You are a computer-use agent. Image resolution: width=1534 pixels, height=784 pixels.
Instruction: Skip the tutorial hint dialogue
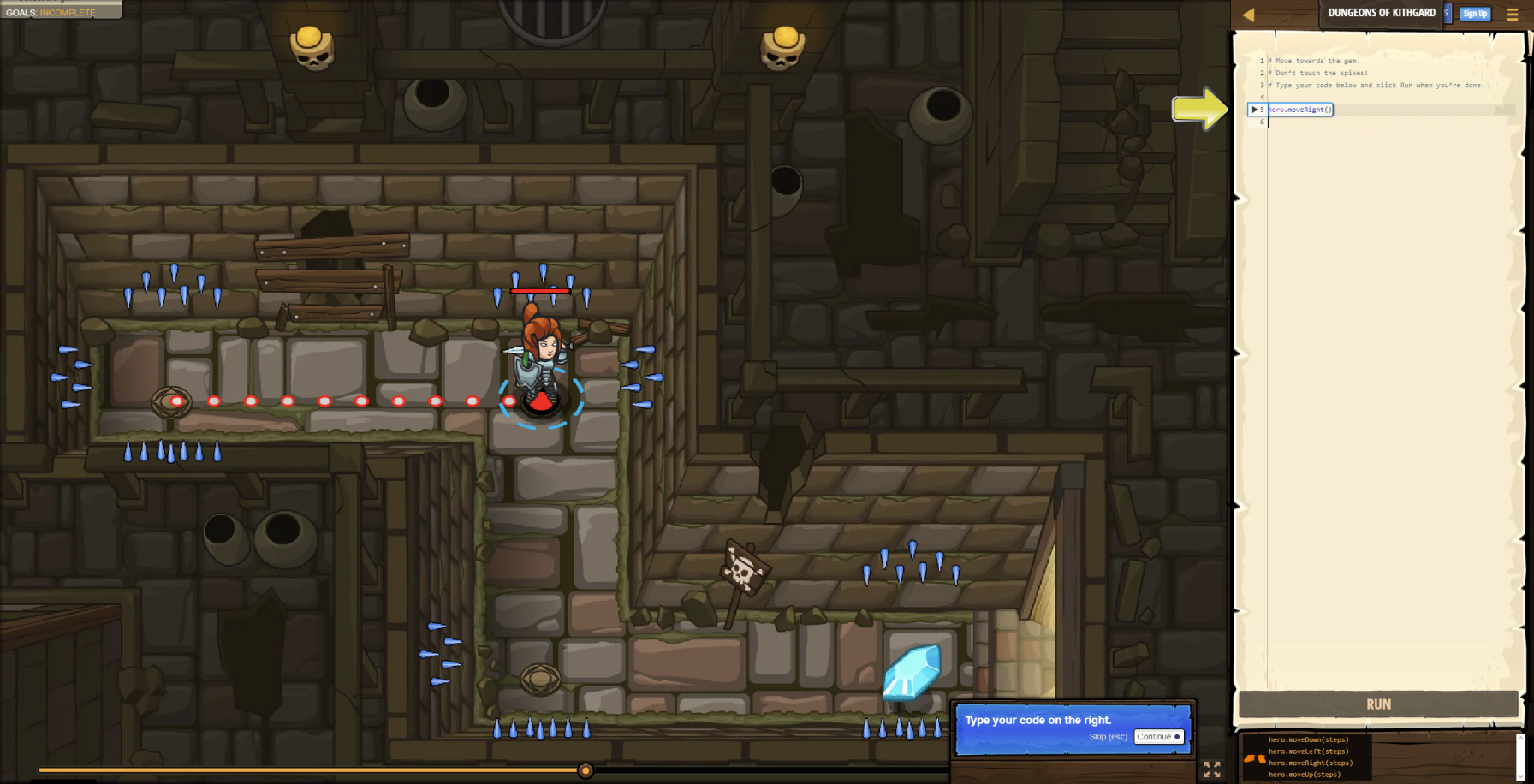(1108, 737)
